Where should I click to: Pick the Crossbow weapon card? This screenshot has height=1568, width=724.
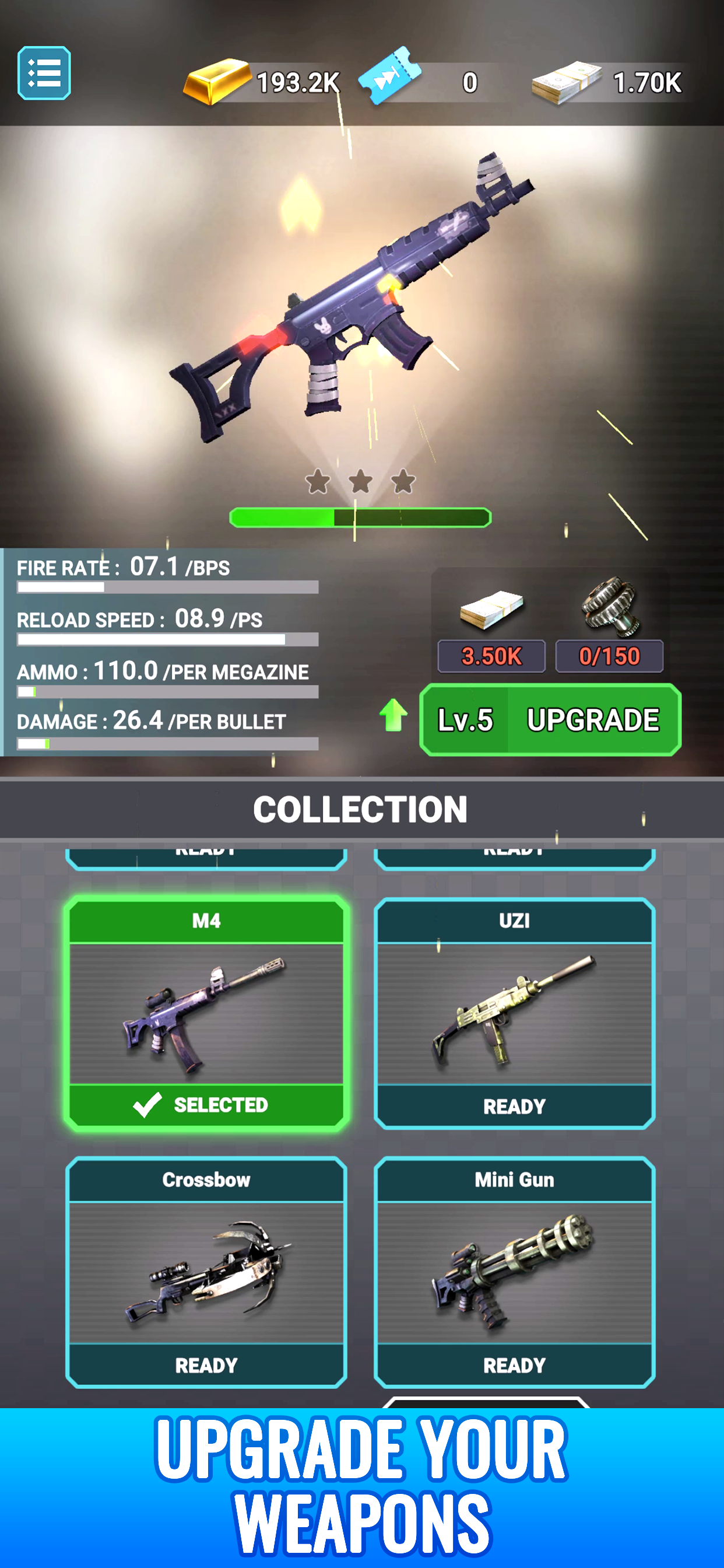coord(206,1271)
